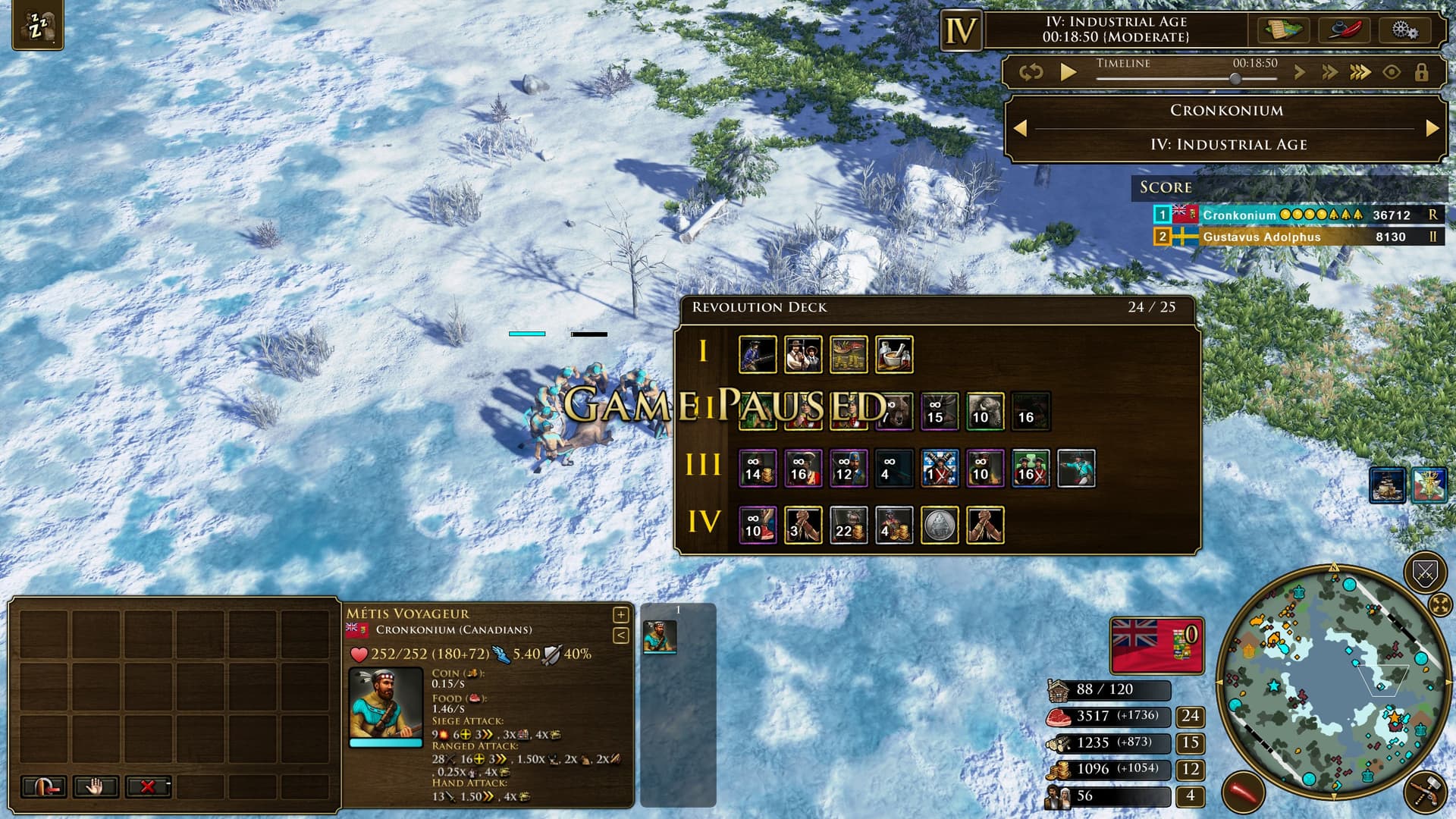Set playback to triple-arrow fastest speed

coord(1360,72)
